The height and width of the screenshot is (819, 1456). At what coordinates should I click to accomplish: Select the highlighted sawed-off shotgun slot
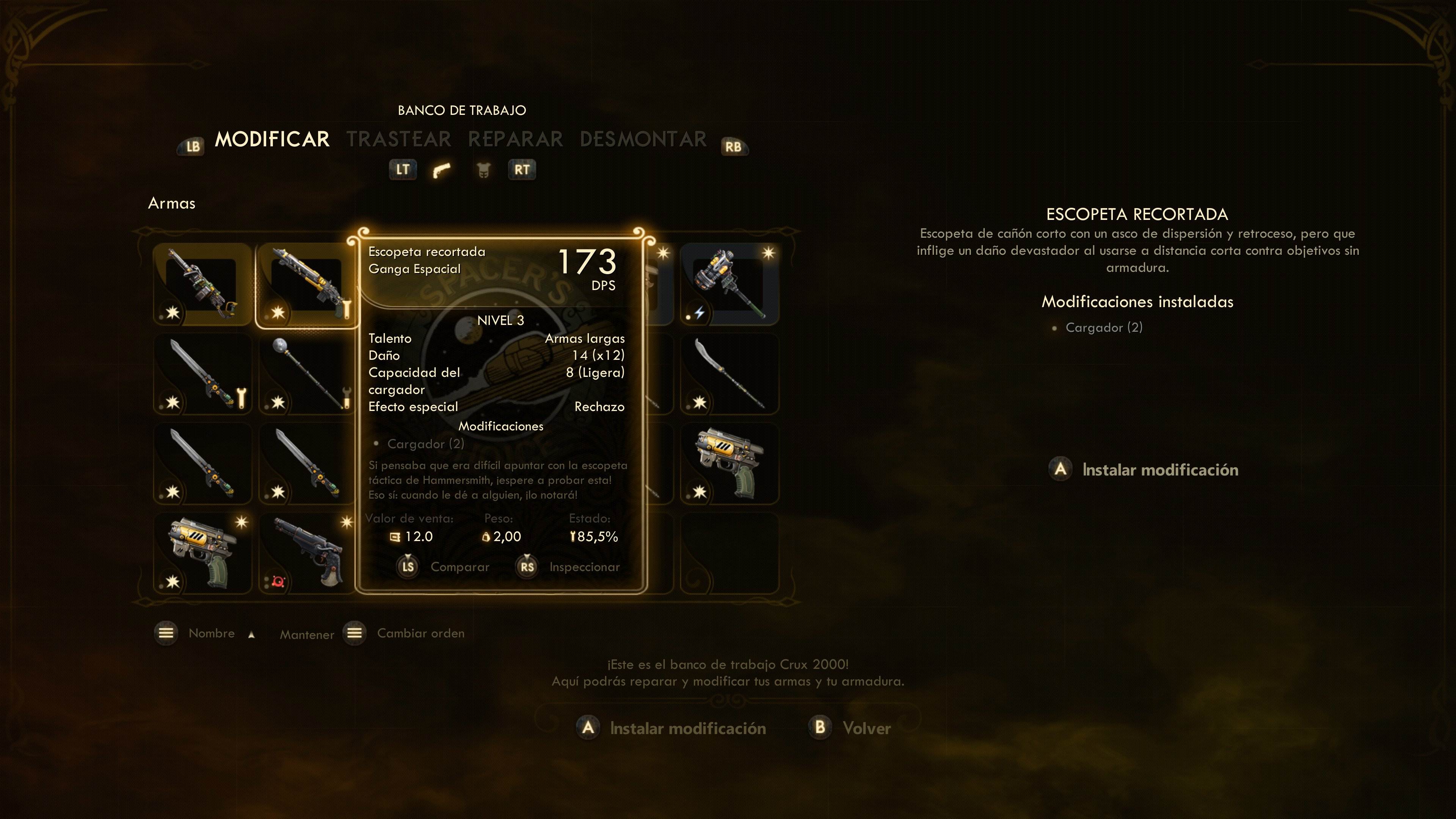[x=306, y=285]
